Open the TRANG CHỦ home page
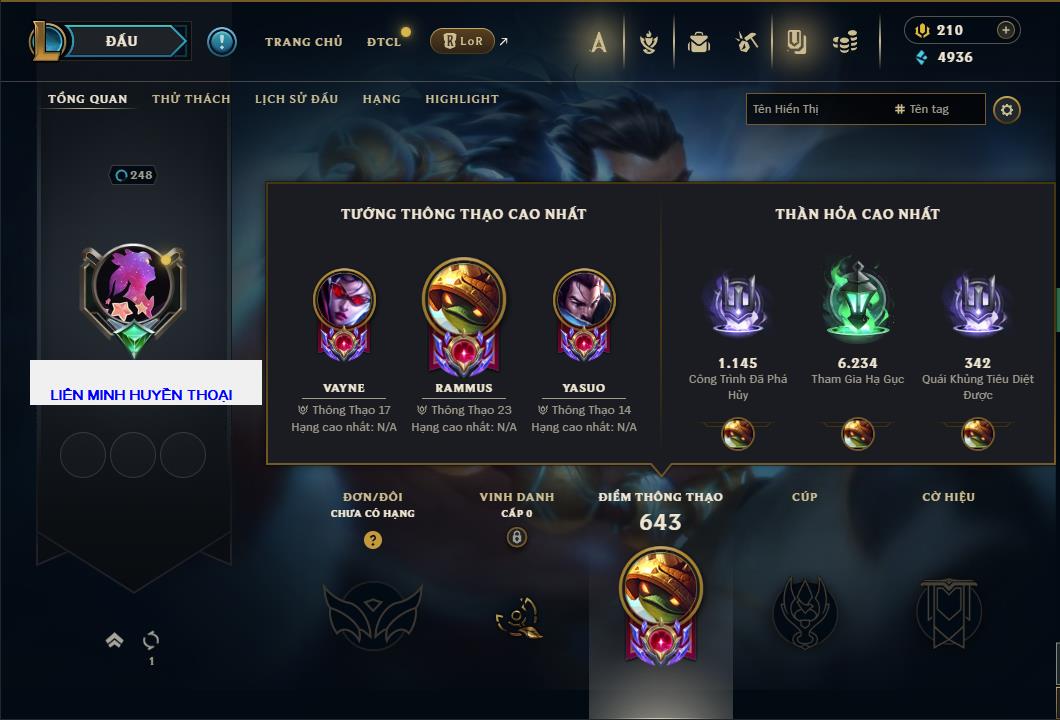The width and height of the screenshot is (1060, 720). point(303,42)
